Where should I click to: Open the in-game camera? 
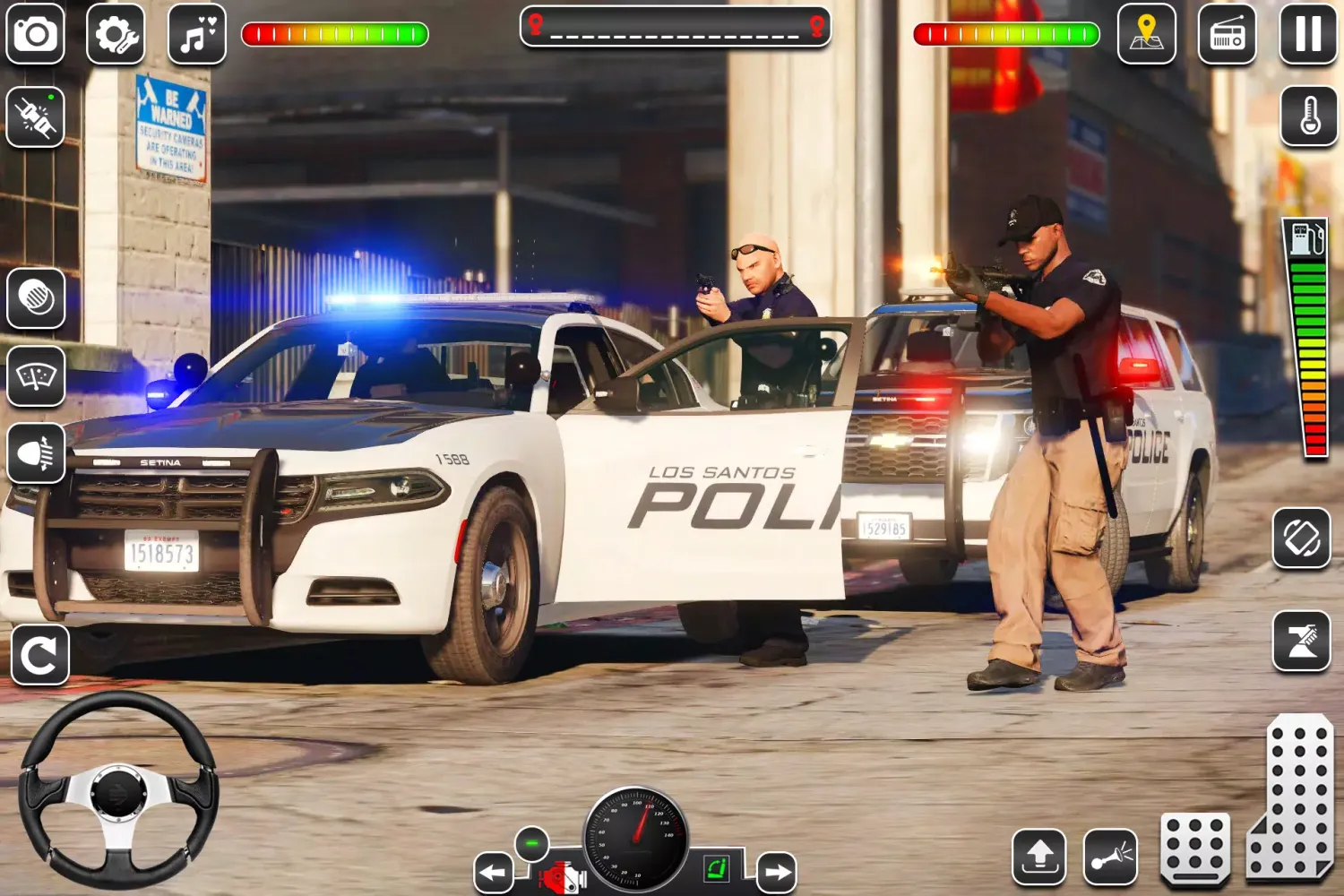(x=36, y=36)
